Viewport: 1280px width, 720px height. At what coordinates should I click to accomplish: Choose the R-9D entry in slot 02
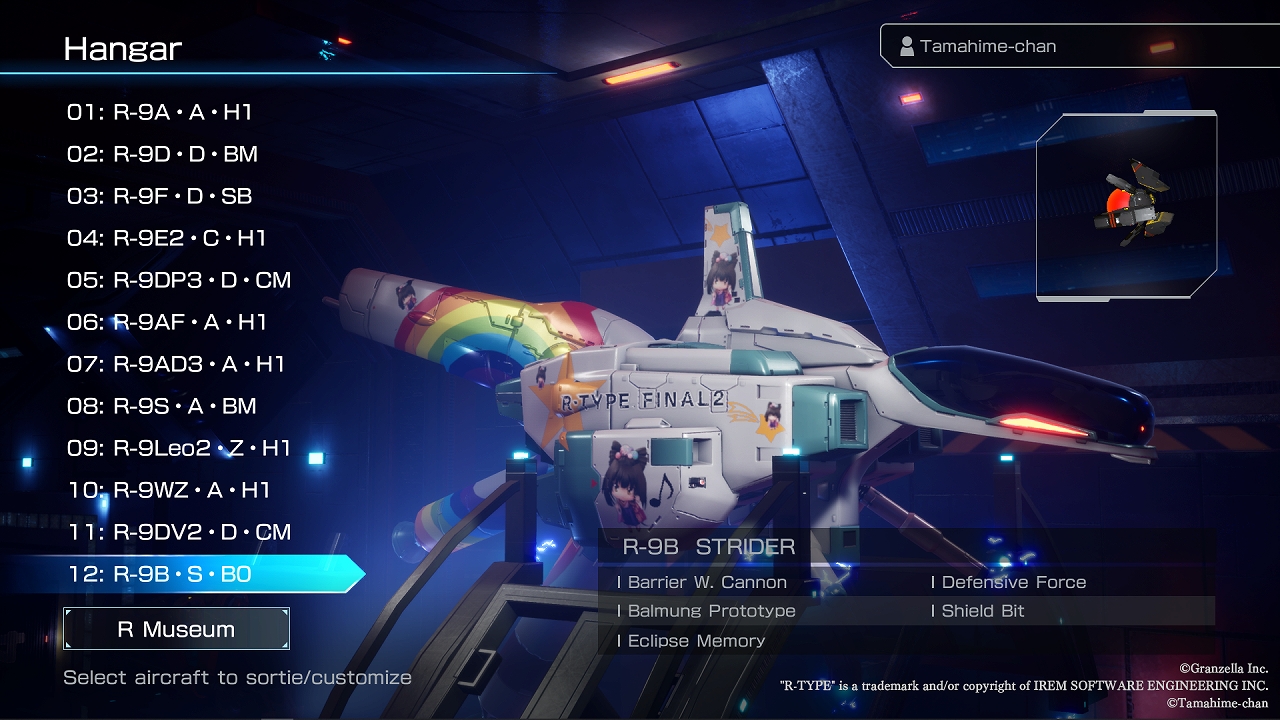click(163, 154)
